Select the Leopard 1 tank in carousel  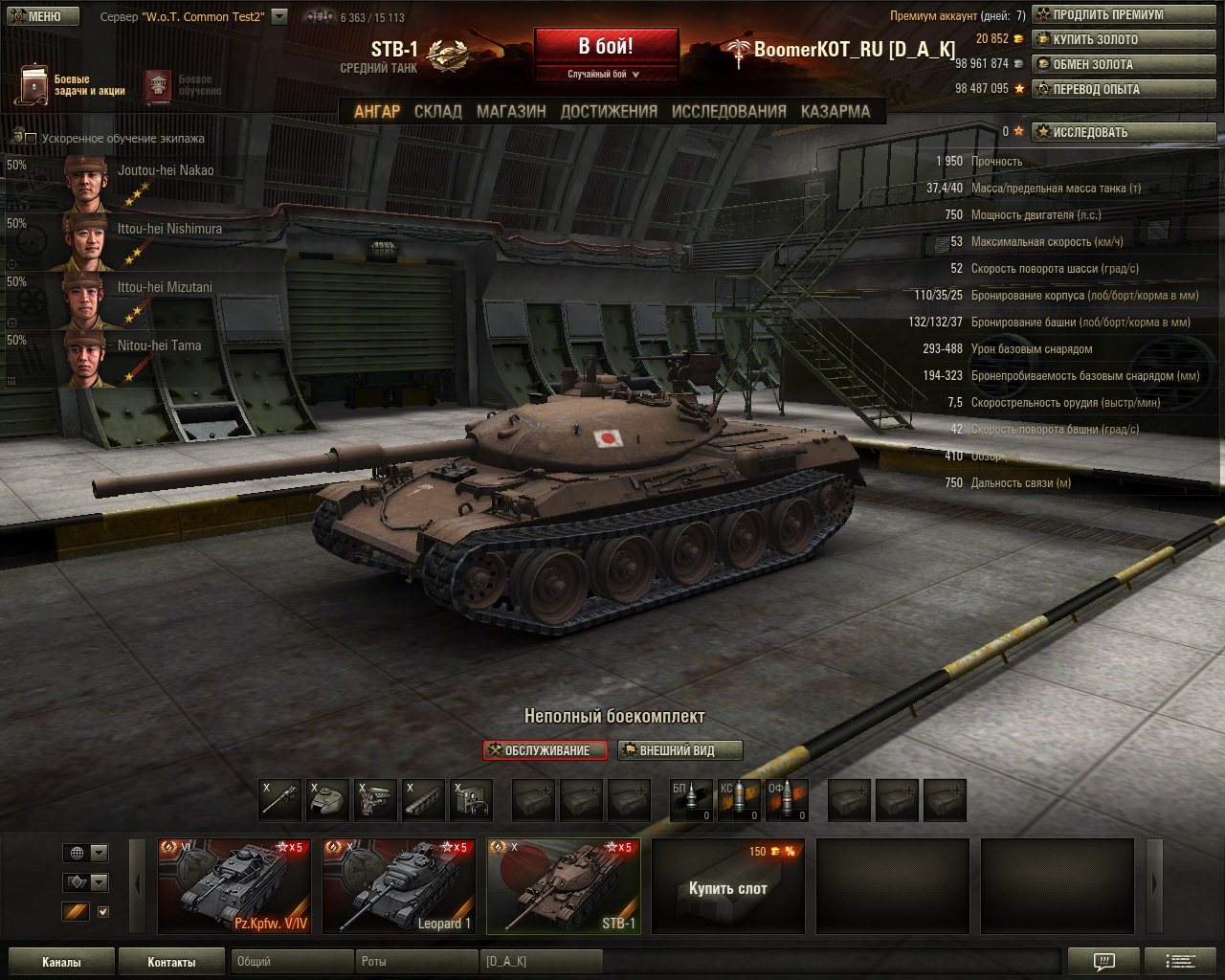coord(399,885)
